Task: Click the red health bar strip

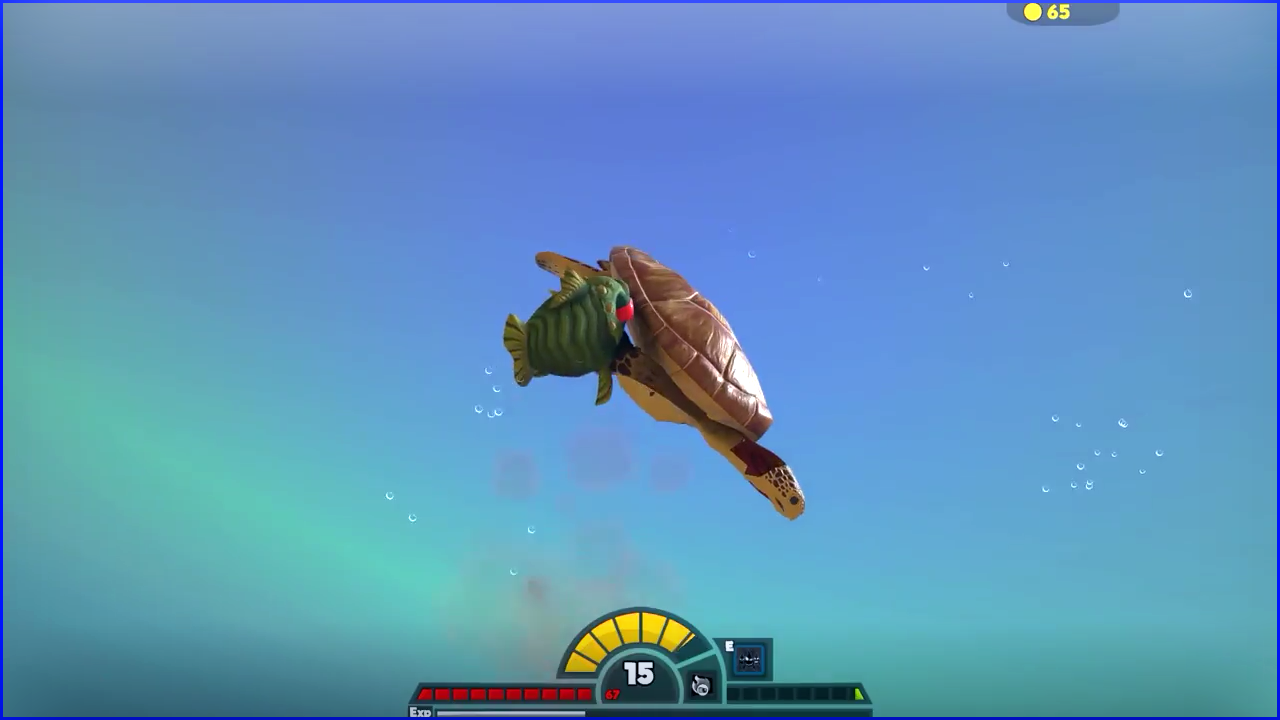Action: click(500, 692)
